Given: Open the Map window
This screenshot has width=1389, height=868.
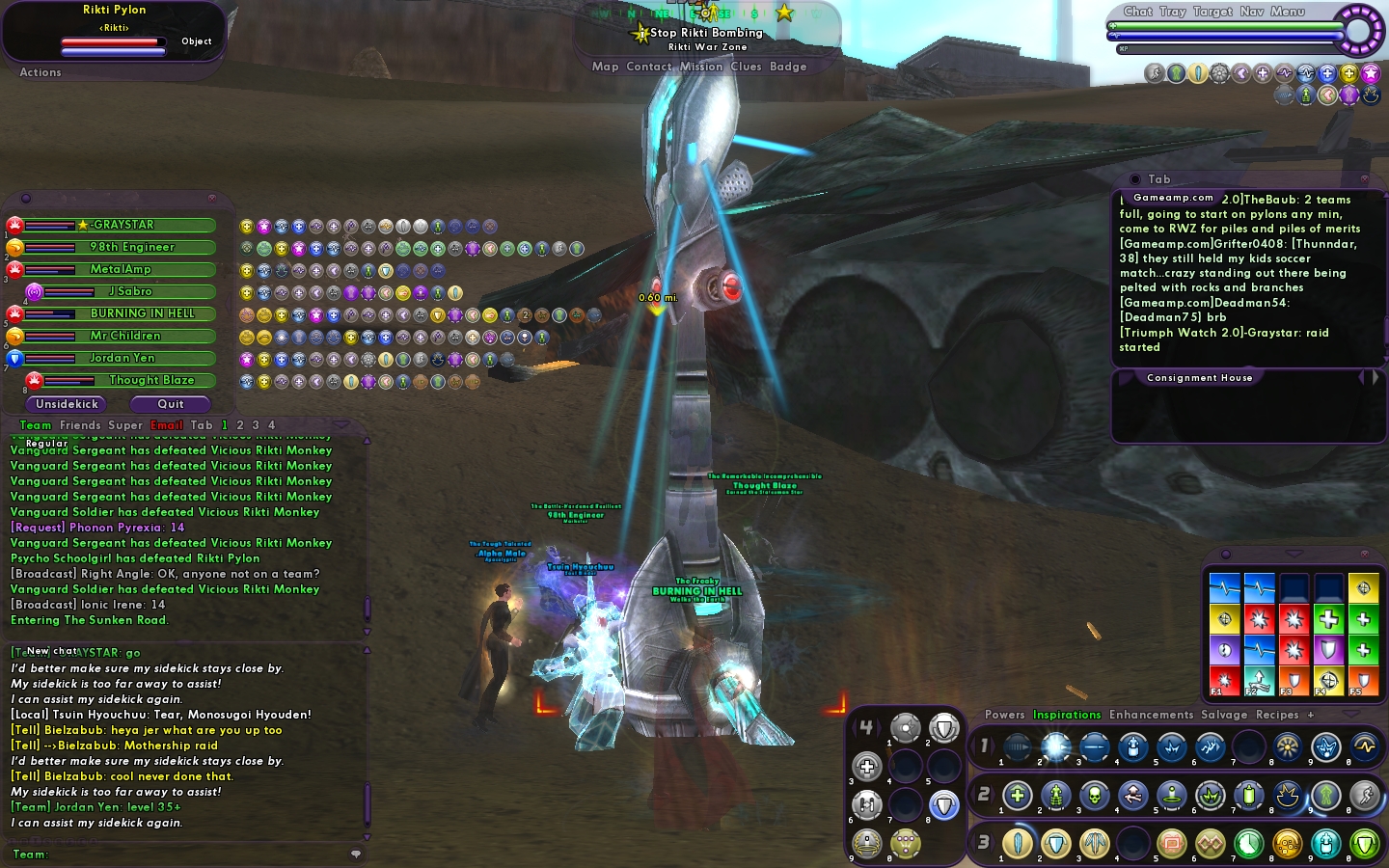Looking at the screenshot, I should pos(605,67).
